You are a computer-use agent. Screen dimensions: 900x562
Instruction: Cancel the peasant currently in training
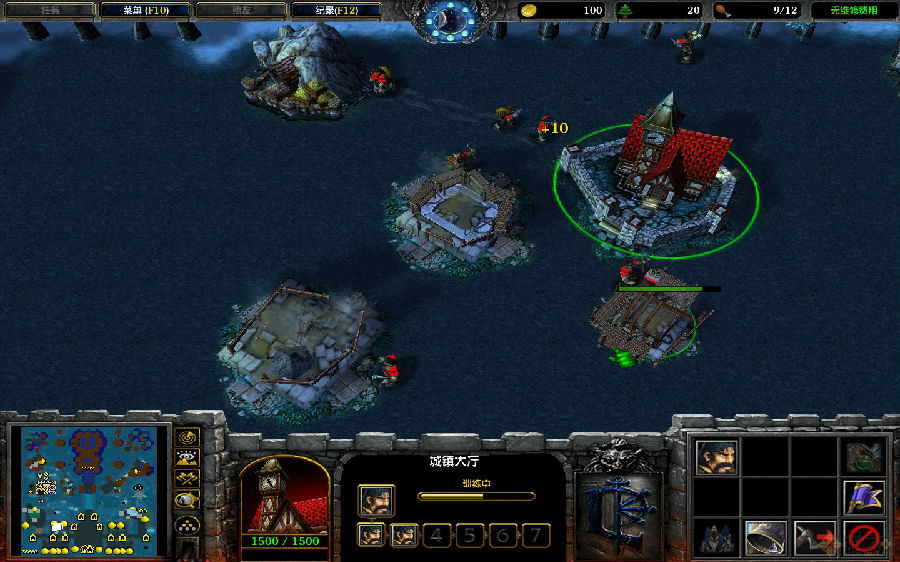tap(376, 500)
